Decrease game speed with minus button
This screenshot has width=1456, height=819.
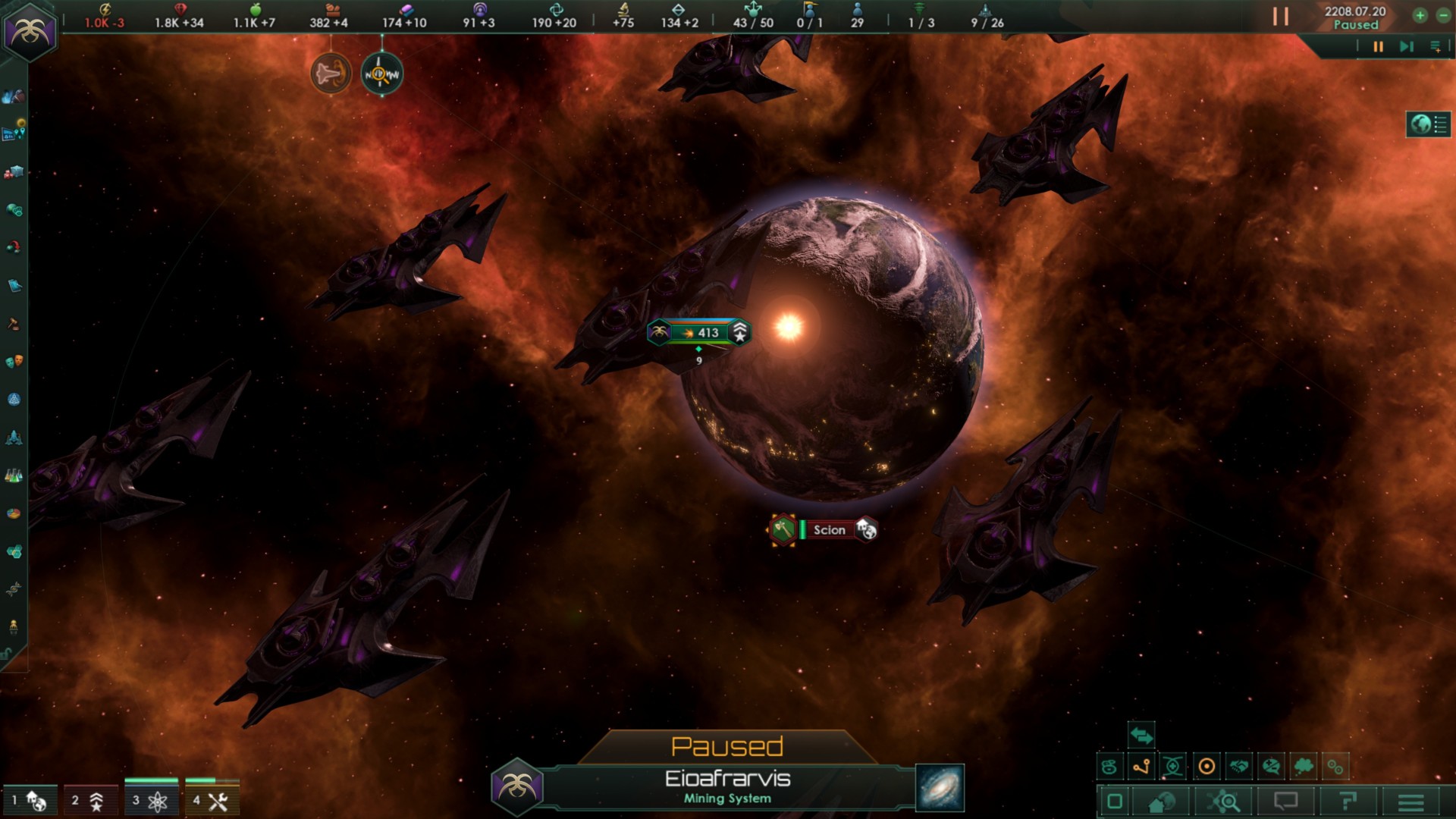[1443, 15]
